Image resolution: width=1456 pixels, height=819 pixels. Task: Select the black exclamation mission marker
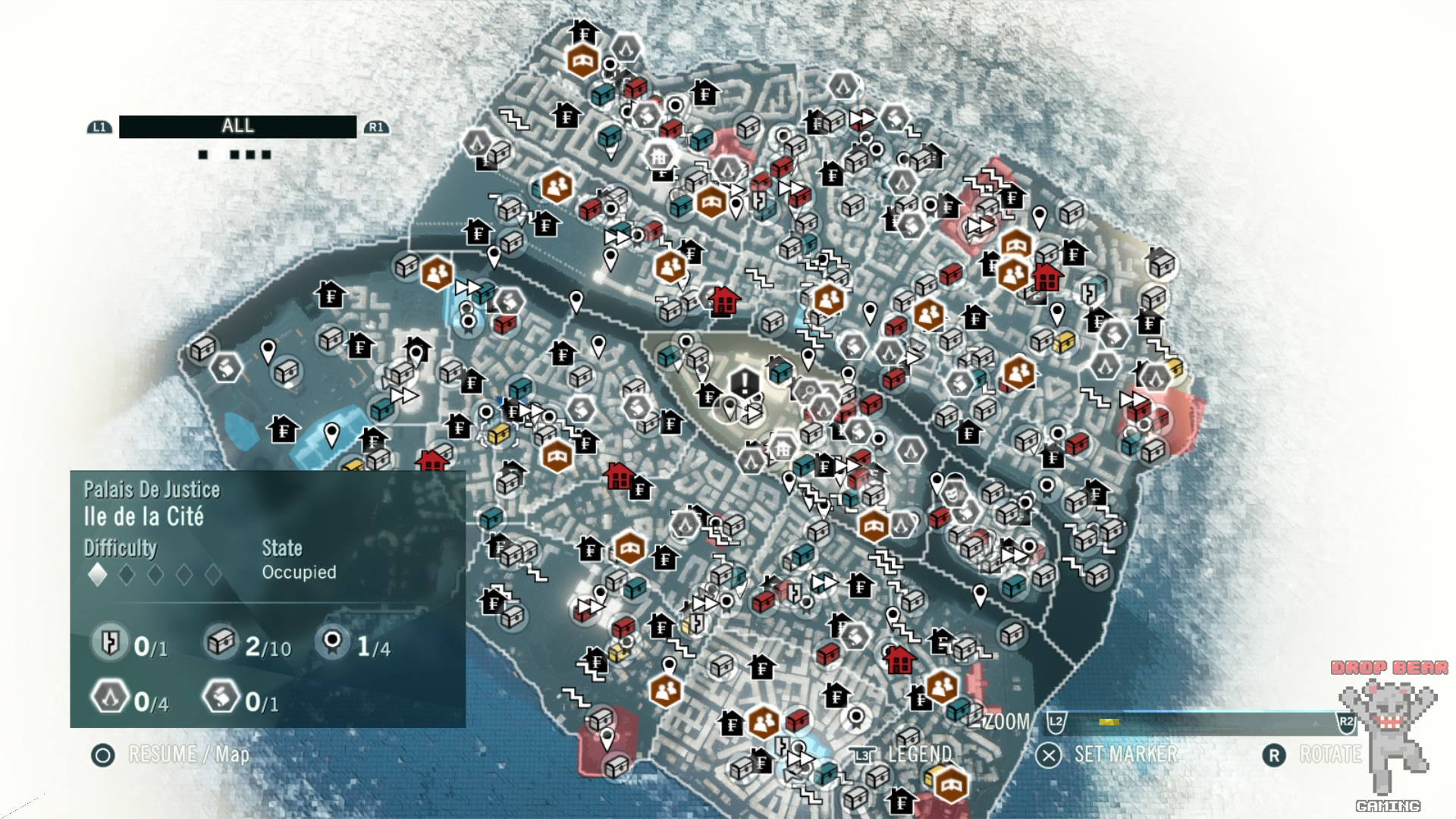point(745,381)
